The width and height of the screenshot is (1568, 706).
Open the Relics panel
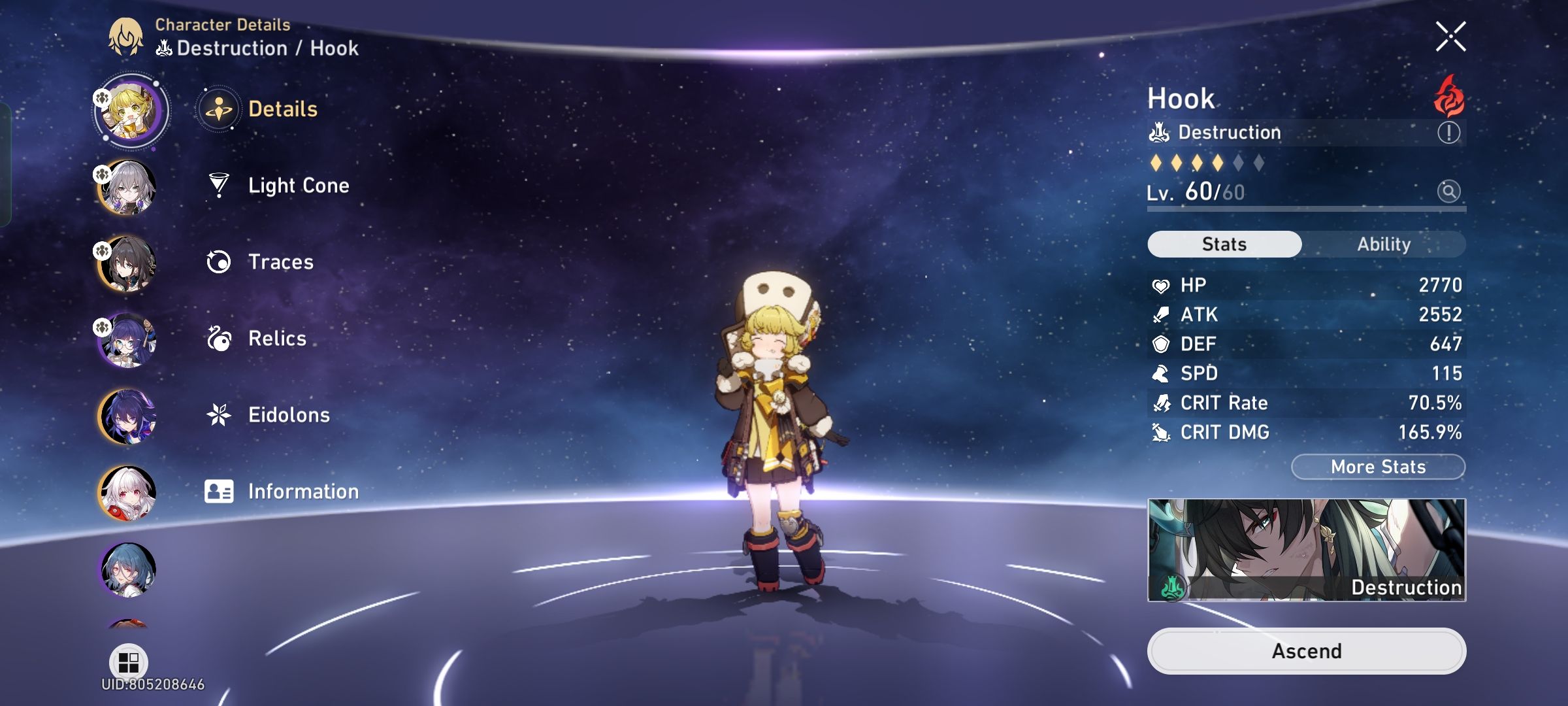pos(277,339)
